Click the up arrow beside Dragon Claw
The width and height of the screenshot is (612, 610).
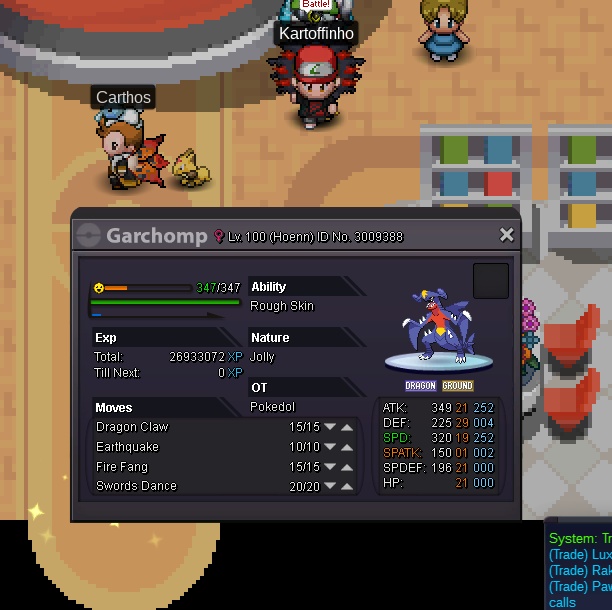coord(347,428)
